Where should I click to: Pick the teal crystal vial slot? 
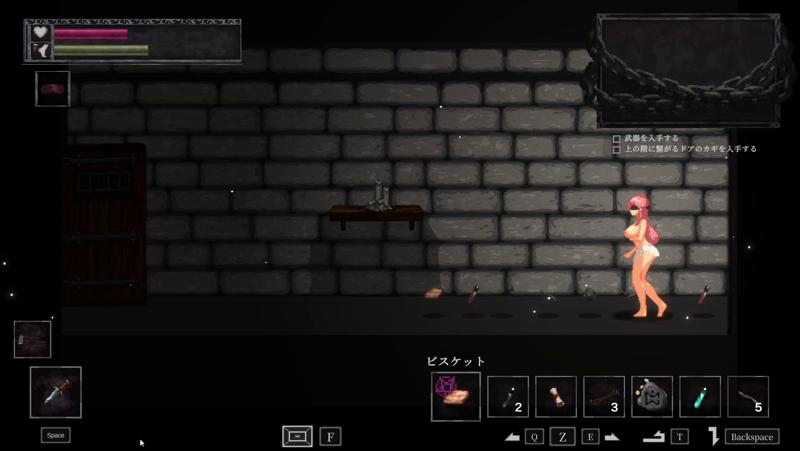click(700, 396)
